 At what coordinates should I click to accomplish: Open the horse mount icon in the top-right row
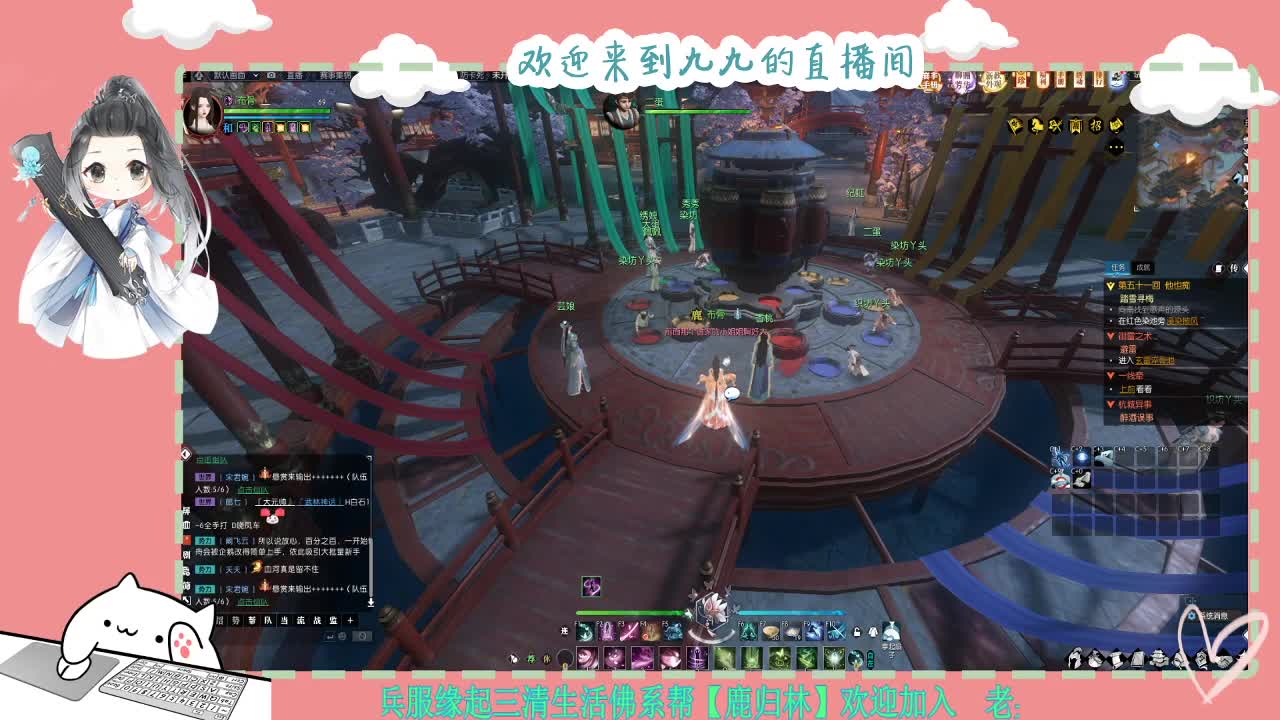[x=1037, y=126]
